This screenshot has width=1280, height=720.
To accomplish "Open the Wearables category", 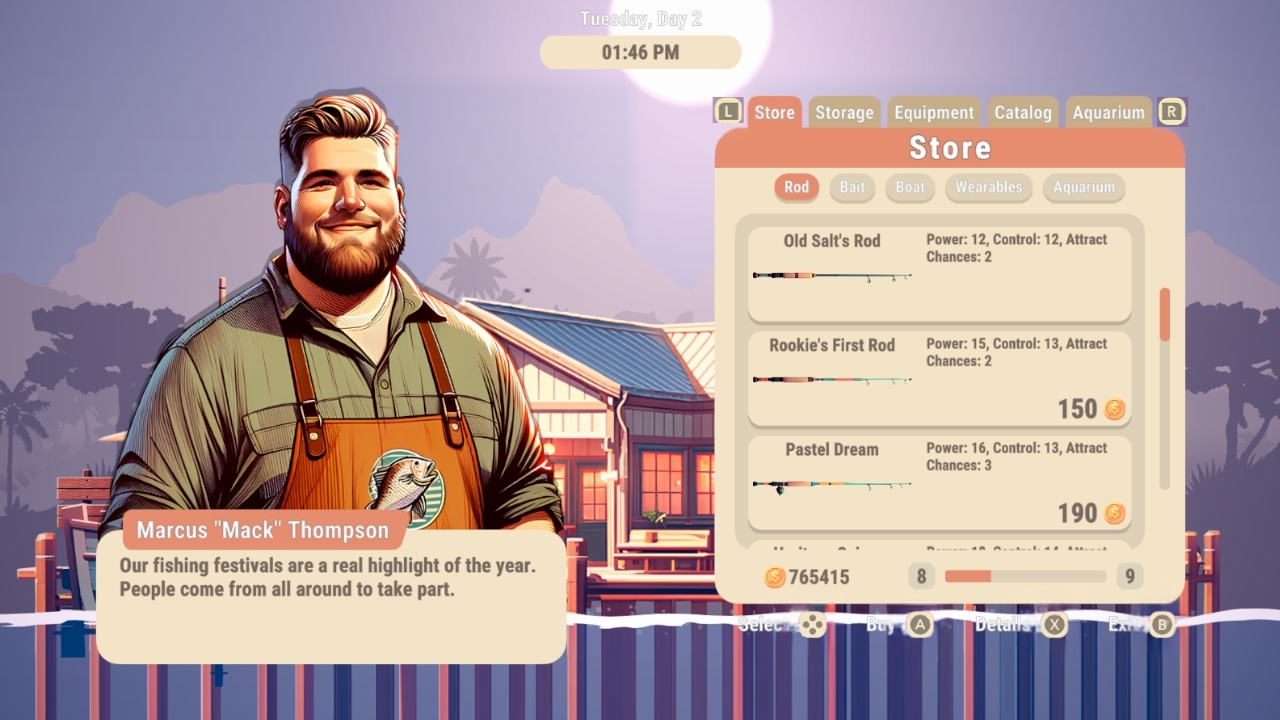I will [988, 188].
